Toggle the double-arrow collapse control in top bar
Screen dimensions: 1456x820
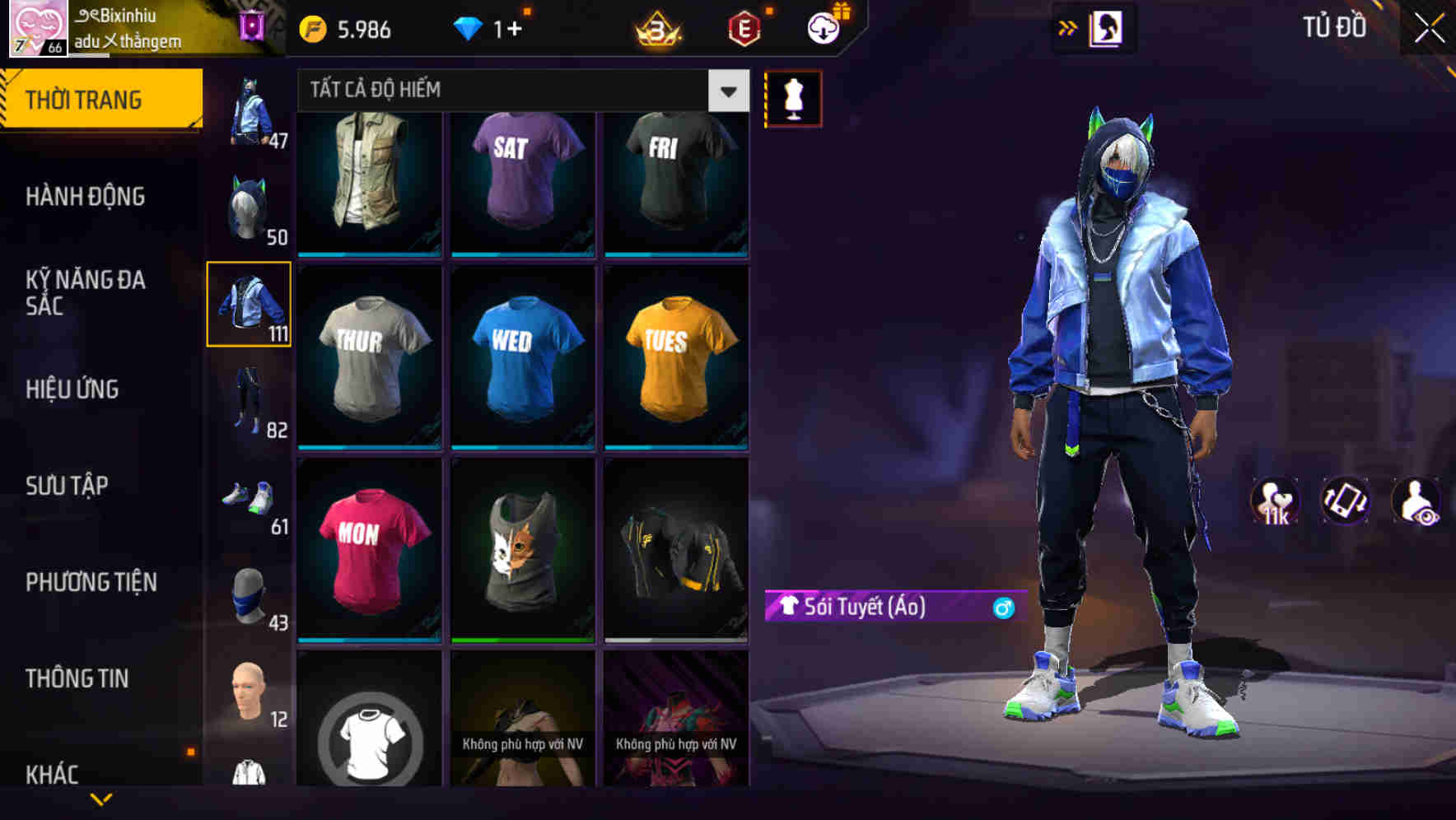(1067, 26)
